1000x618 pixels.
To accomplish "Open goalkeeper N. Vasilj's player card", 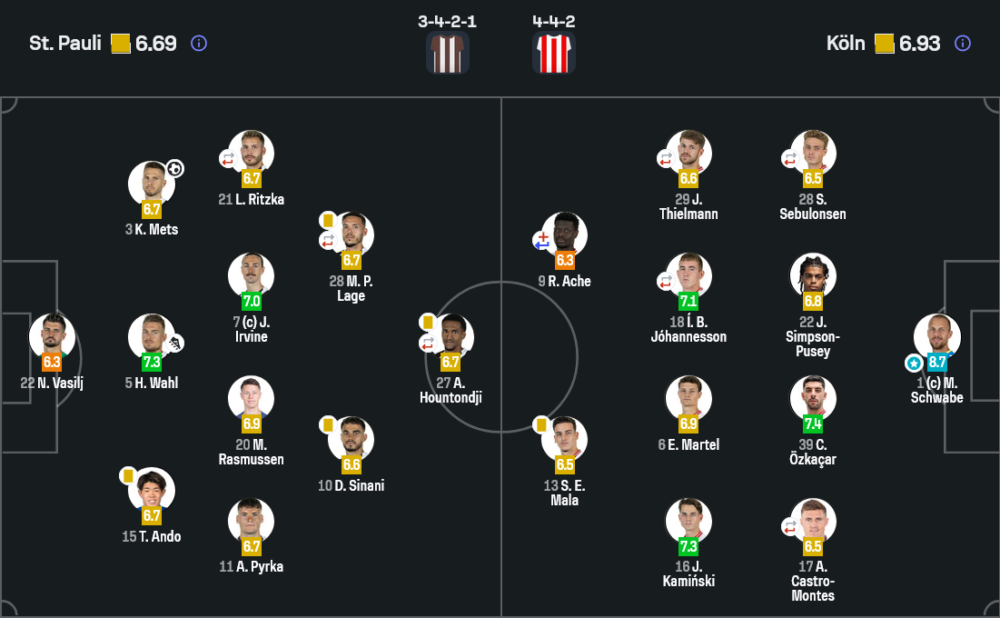I will click(x=51, y=337).
